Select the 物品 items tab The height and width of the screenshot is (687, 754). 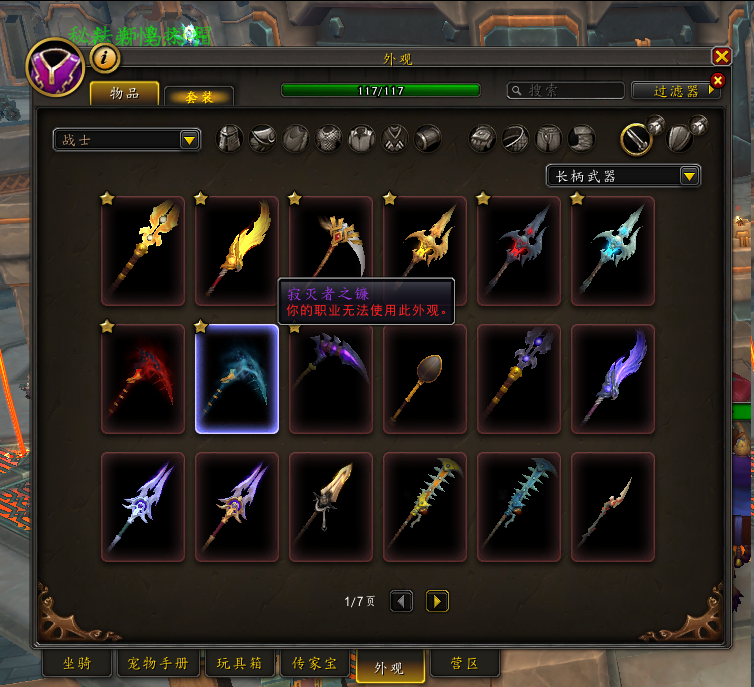coord(125,94)
